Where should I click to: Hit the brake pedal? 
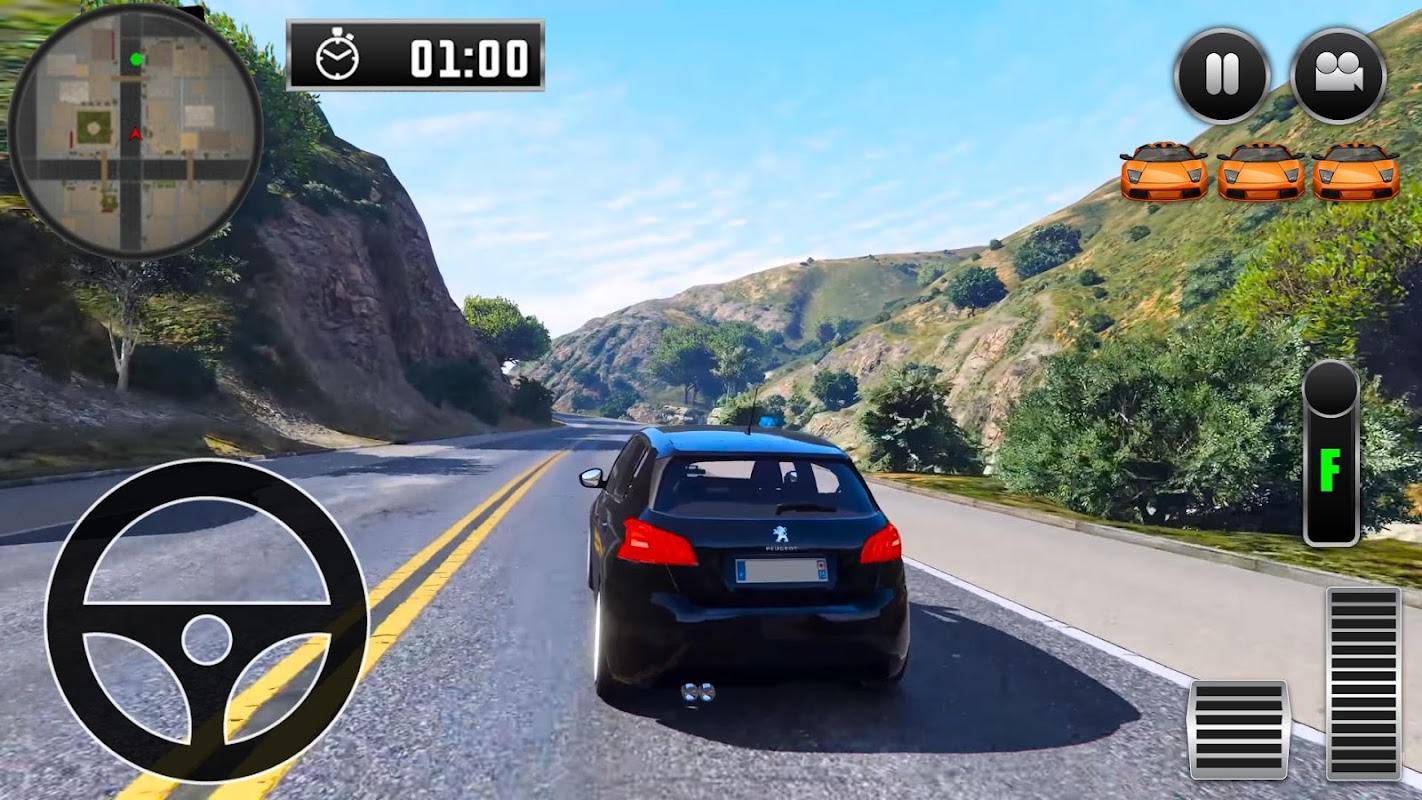1238,729
